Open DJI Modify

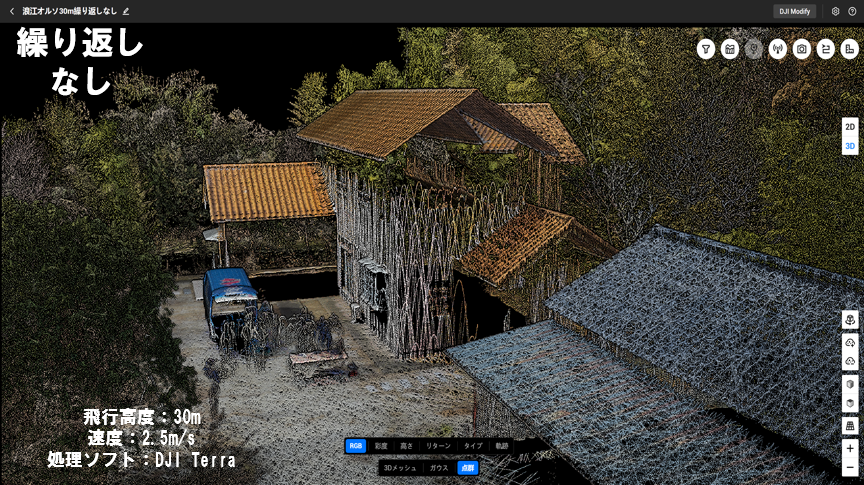point(794,11)
